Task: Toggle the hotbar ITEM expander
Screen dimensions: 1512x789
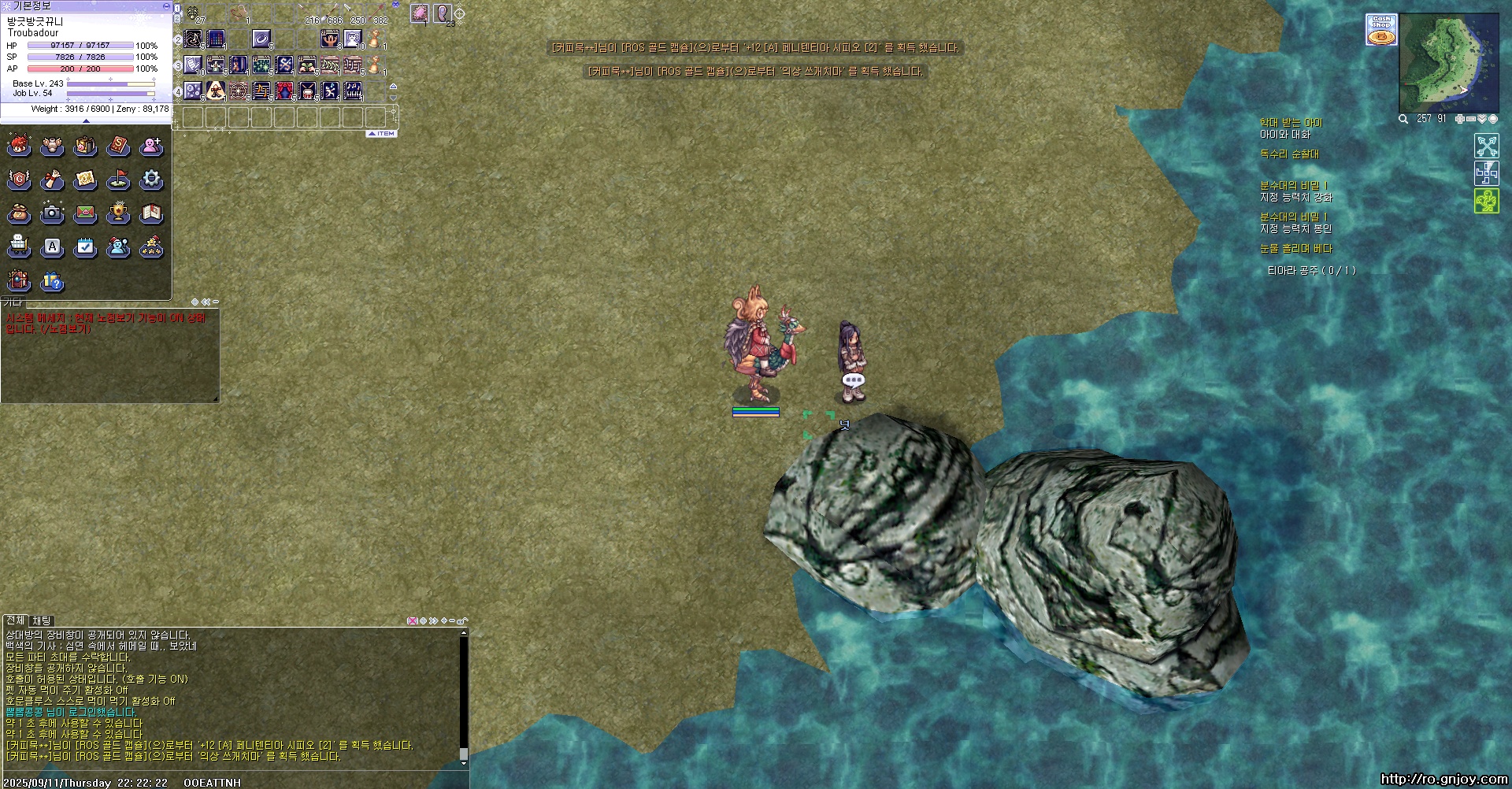Action: click(x=382, y=134)
